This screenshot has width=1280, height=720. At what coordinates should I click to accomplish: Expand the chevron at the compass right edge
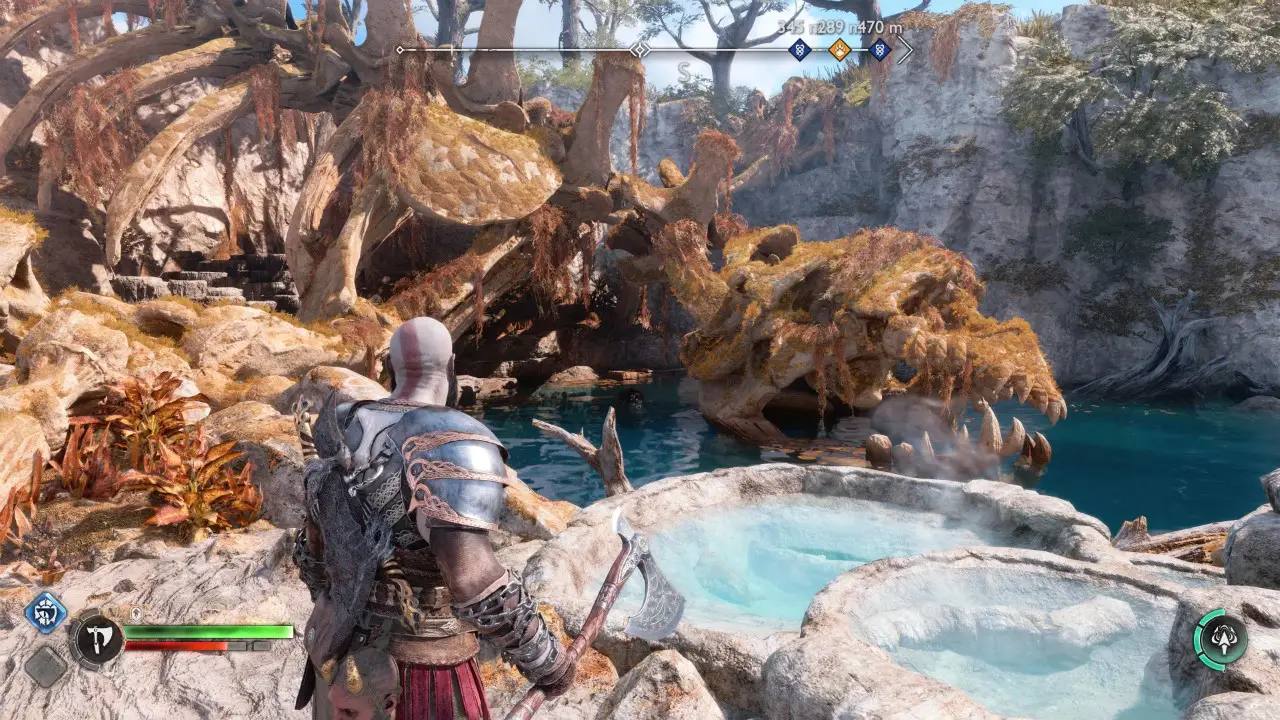[x=907, y=48]
